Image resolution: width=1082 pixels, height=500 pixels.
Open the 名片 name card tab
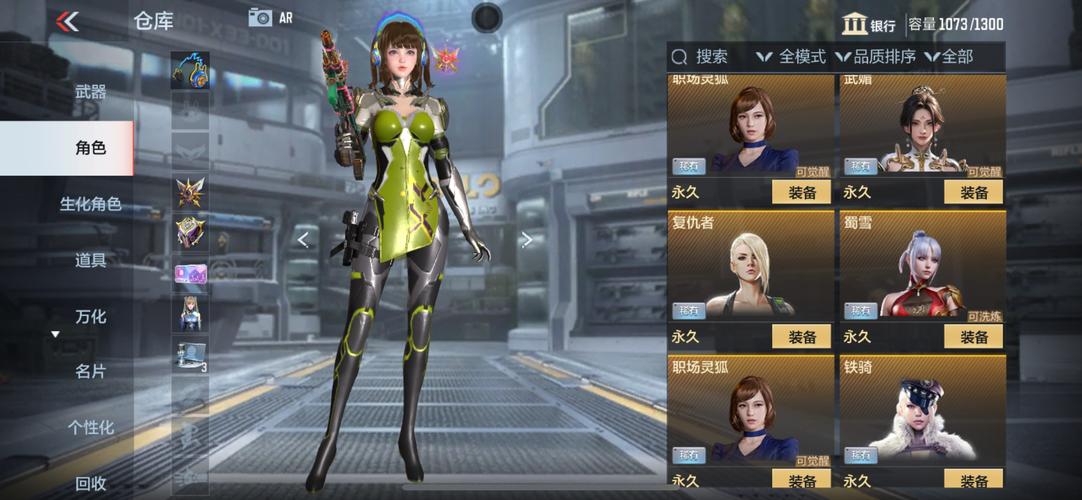[x=90, y=371]
